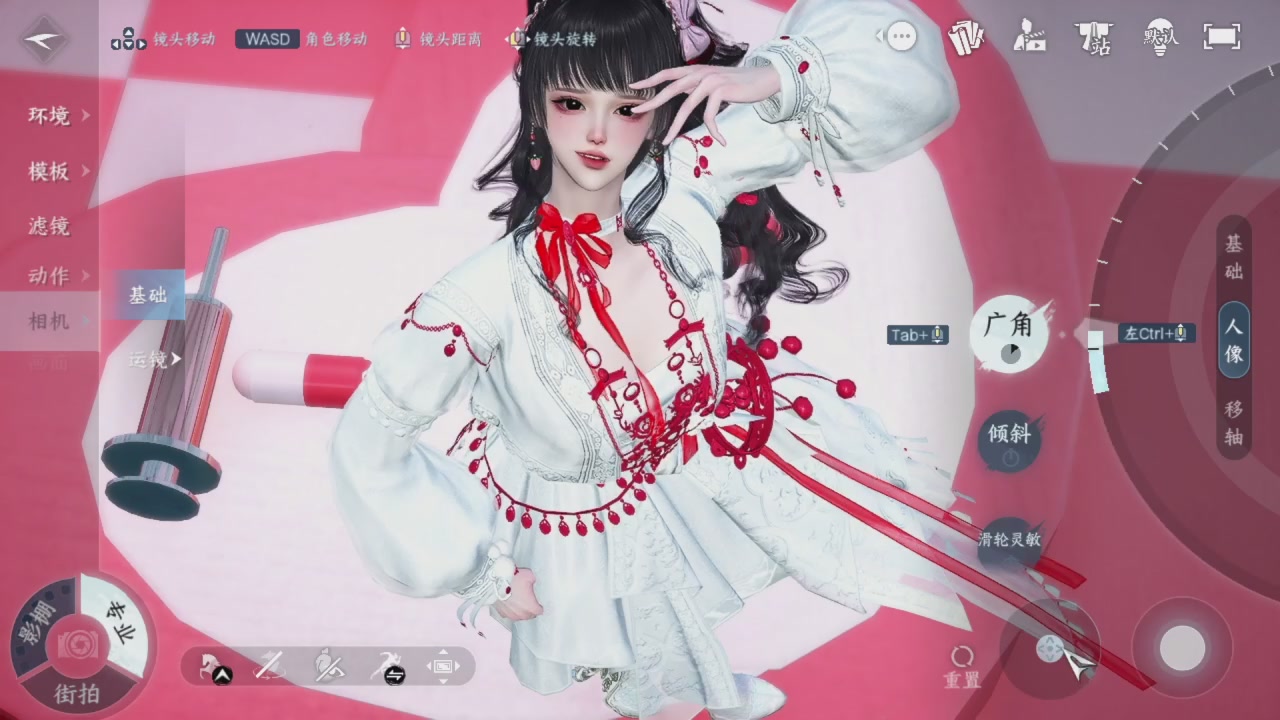Open the pose cards panel
Viewport: 1280px width, 720px height.
tap(966, 37)
